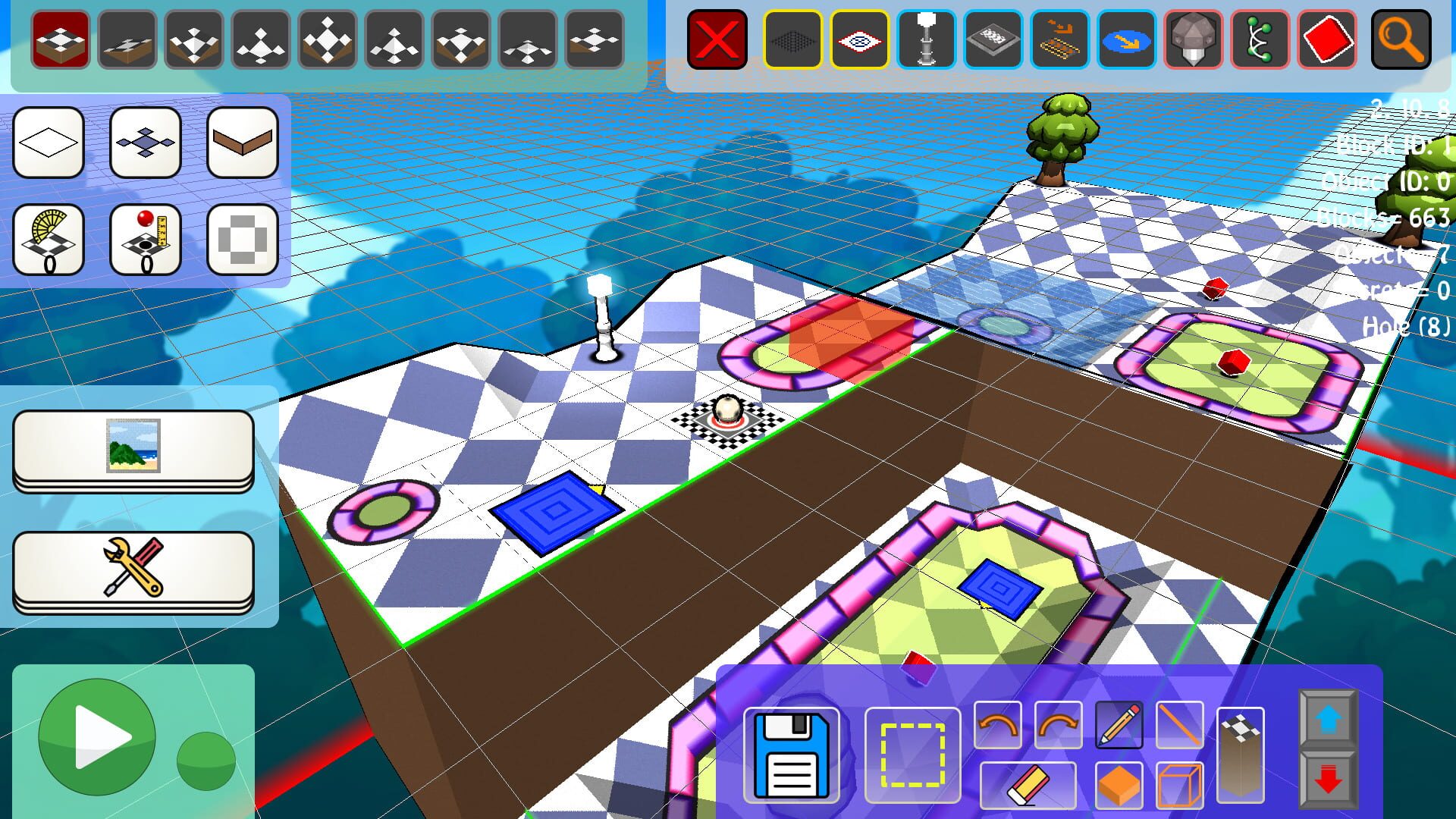Save the level with the floppy icon

[x=792, y=755]
